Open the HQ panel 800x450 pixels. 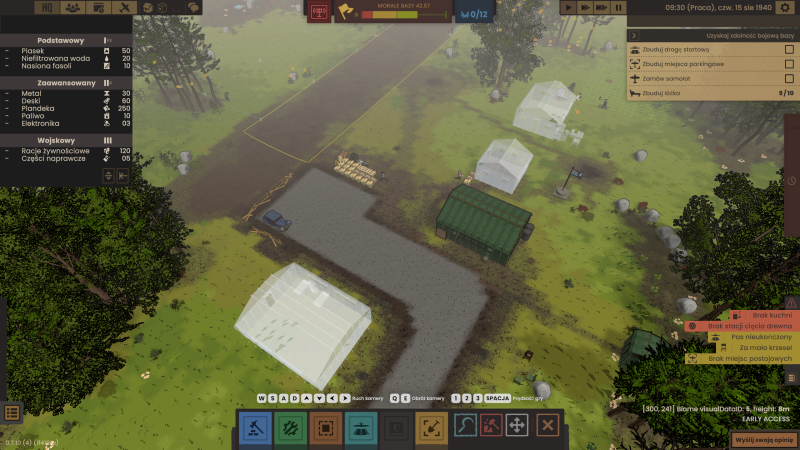(48, 7)
